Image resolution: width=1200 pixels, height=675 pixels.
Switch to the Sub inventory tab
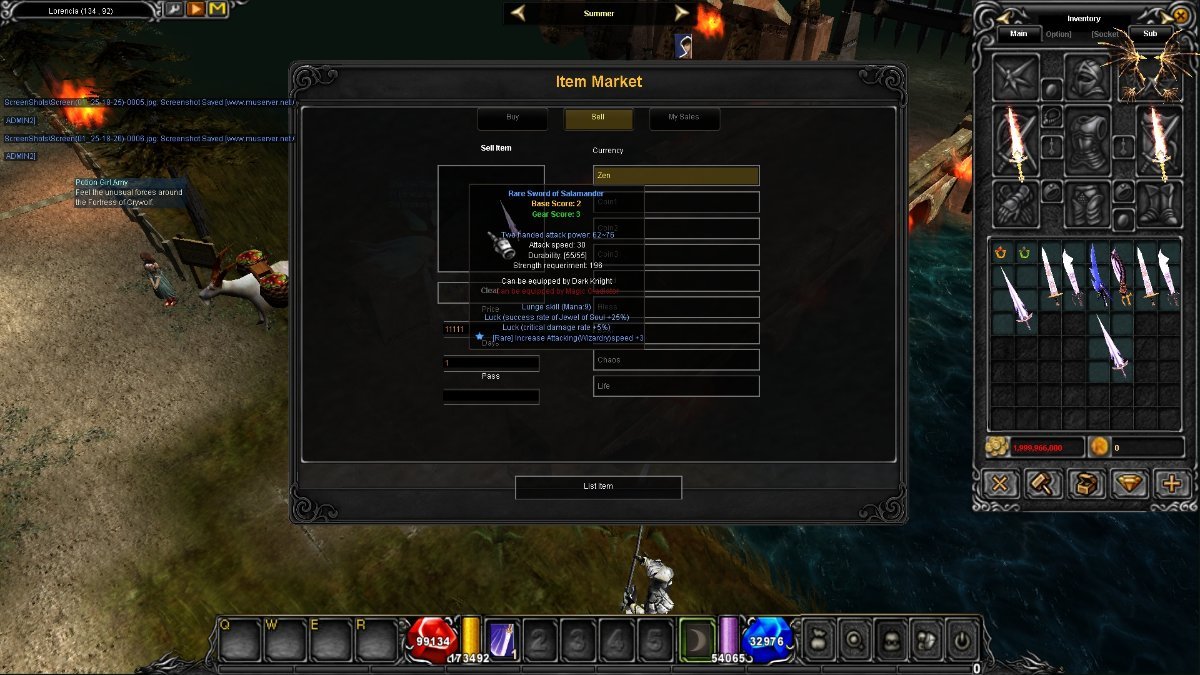pyautogui.click(x=1150, y=33)
